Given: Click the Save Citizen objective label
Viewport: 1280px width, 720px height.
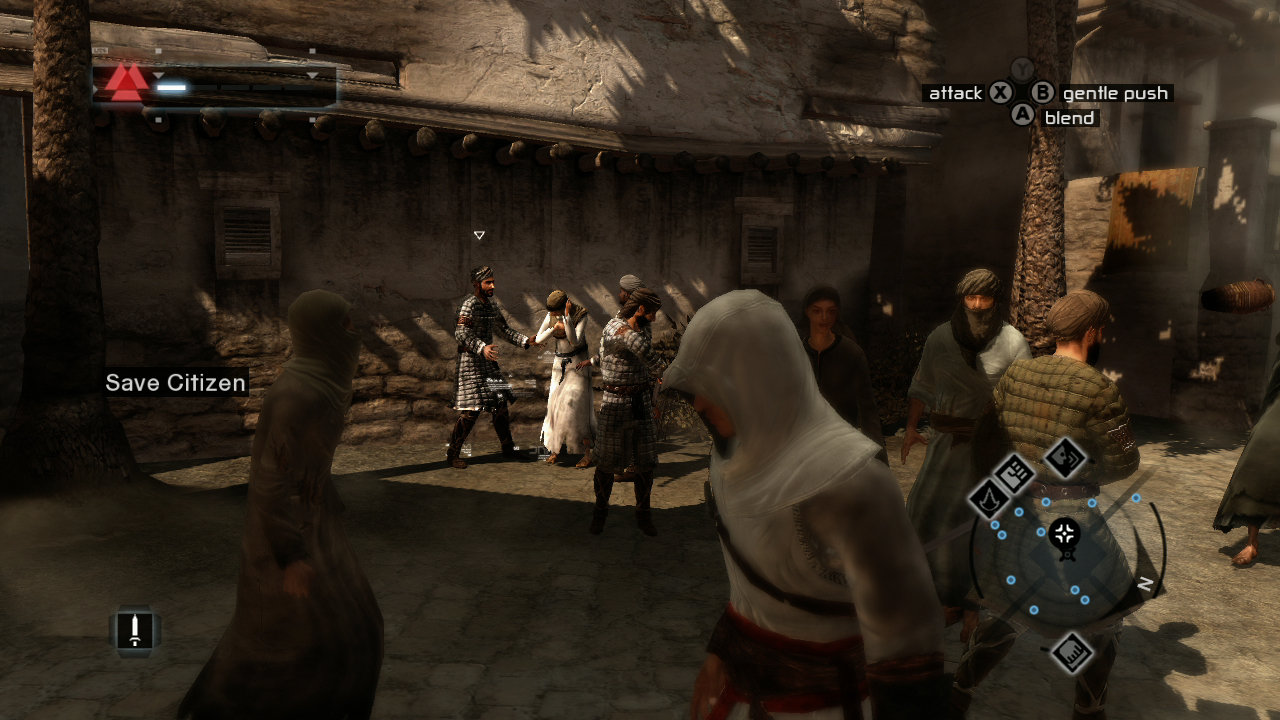Looking at the screenshot, I should [x=176, y=383].
